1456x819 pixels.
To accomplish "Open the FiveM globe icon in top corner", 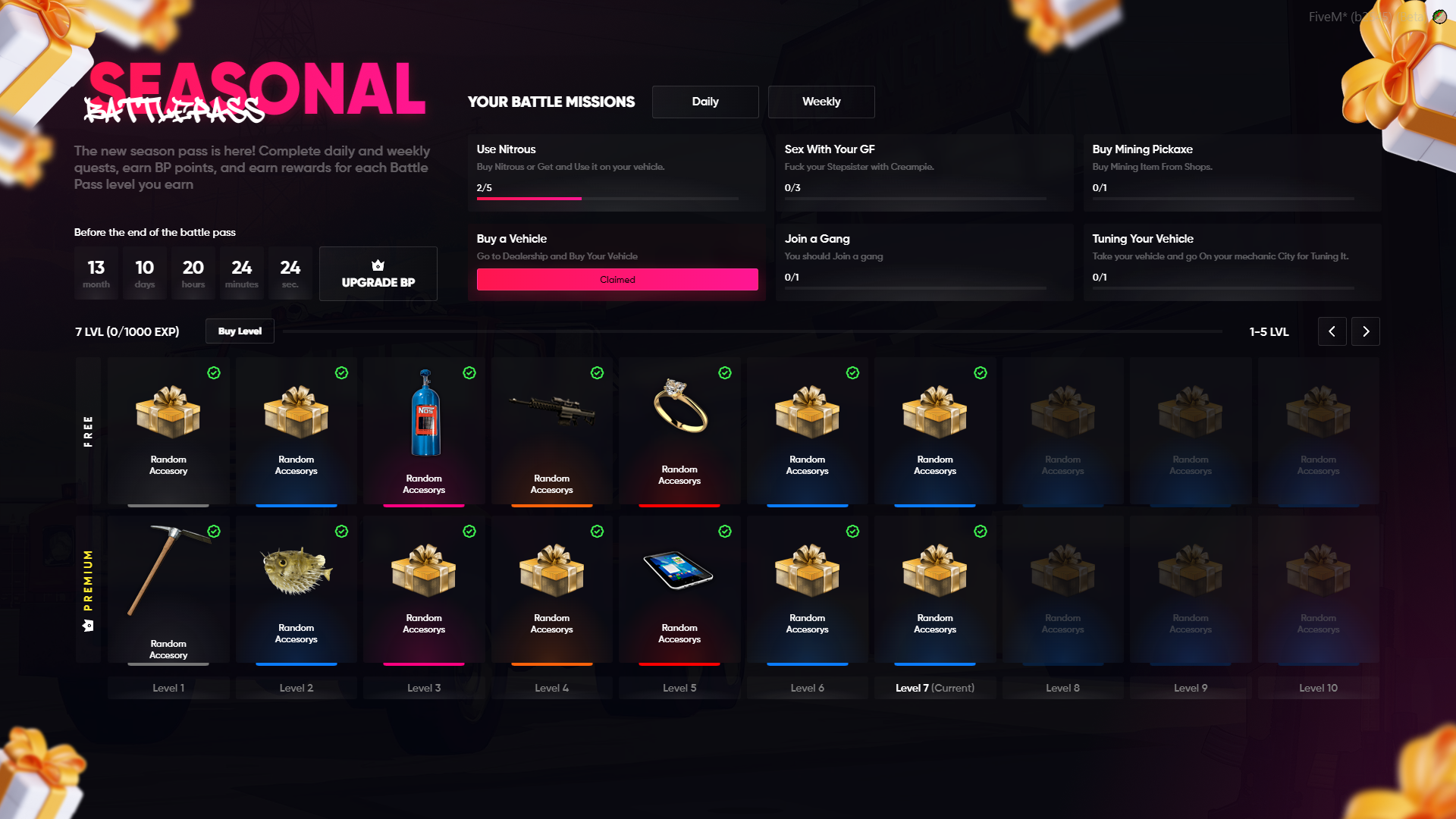I will [x=1438, y=16].
